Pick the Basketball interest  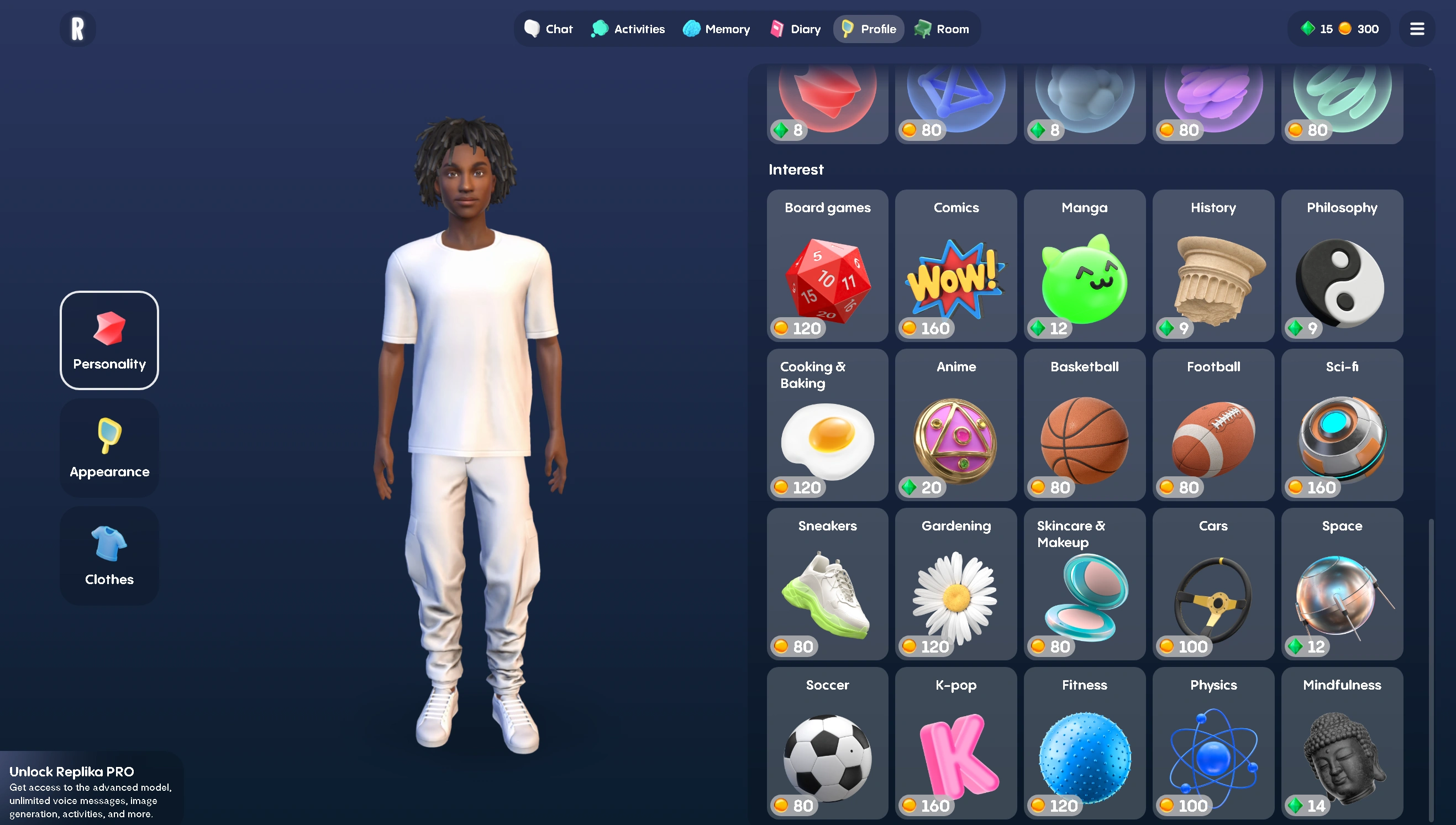[x=1084, y=425]
